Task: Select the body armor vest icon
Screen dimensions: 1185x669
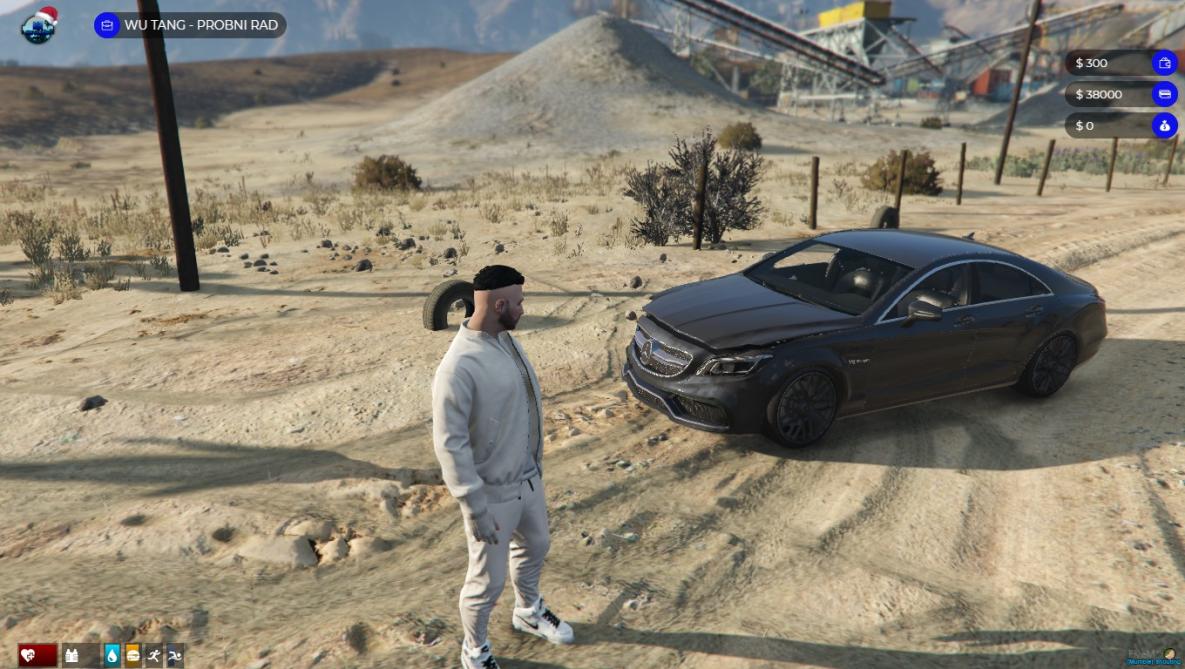Action: (x=72, y=656)
